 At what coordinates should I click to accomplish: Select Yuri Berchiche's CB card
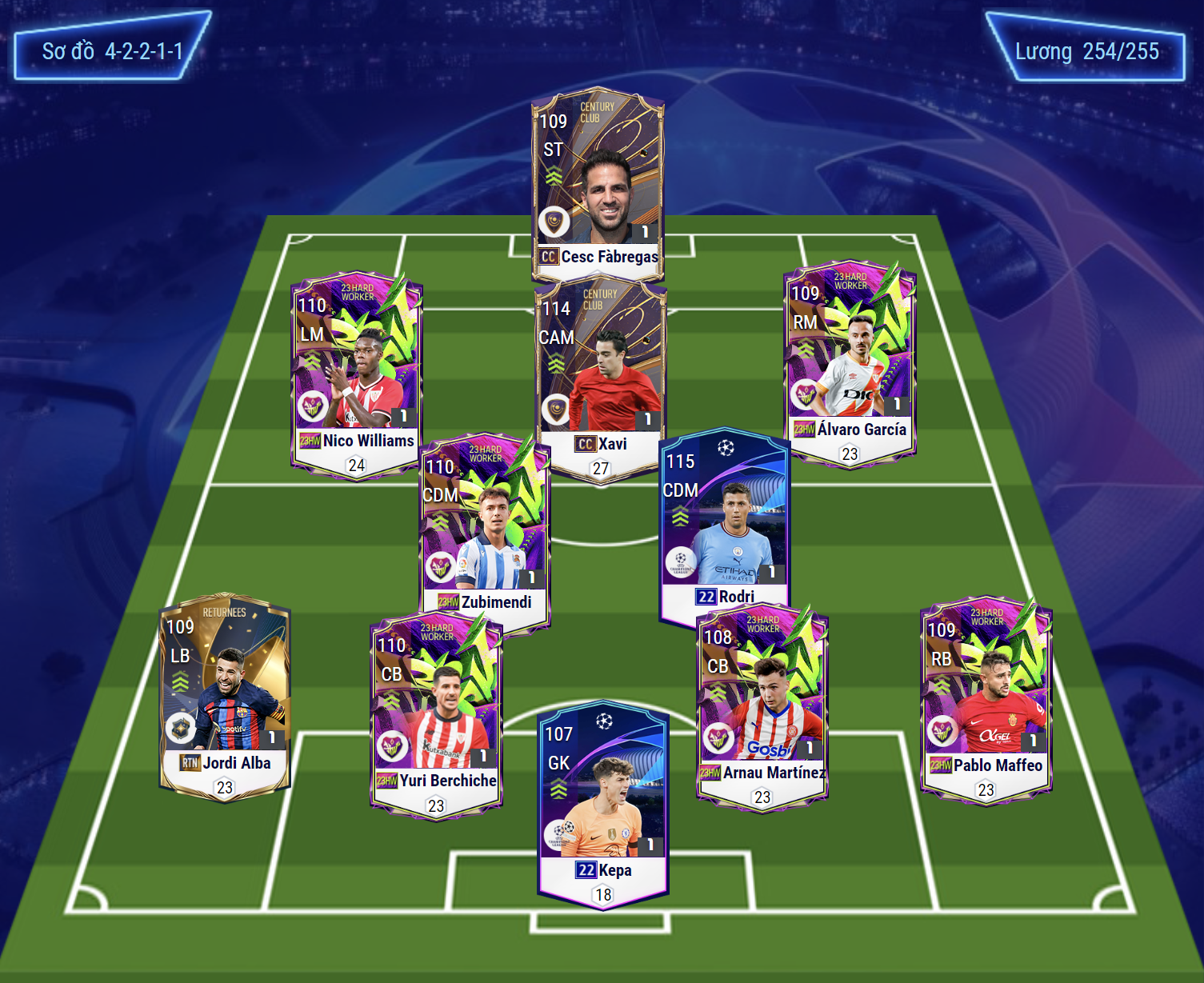point(436,712)
